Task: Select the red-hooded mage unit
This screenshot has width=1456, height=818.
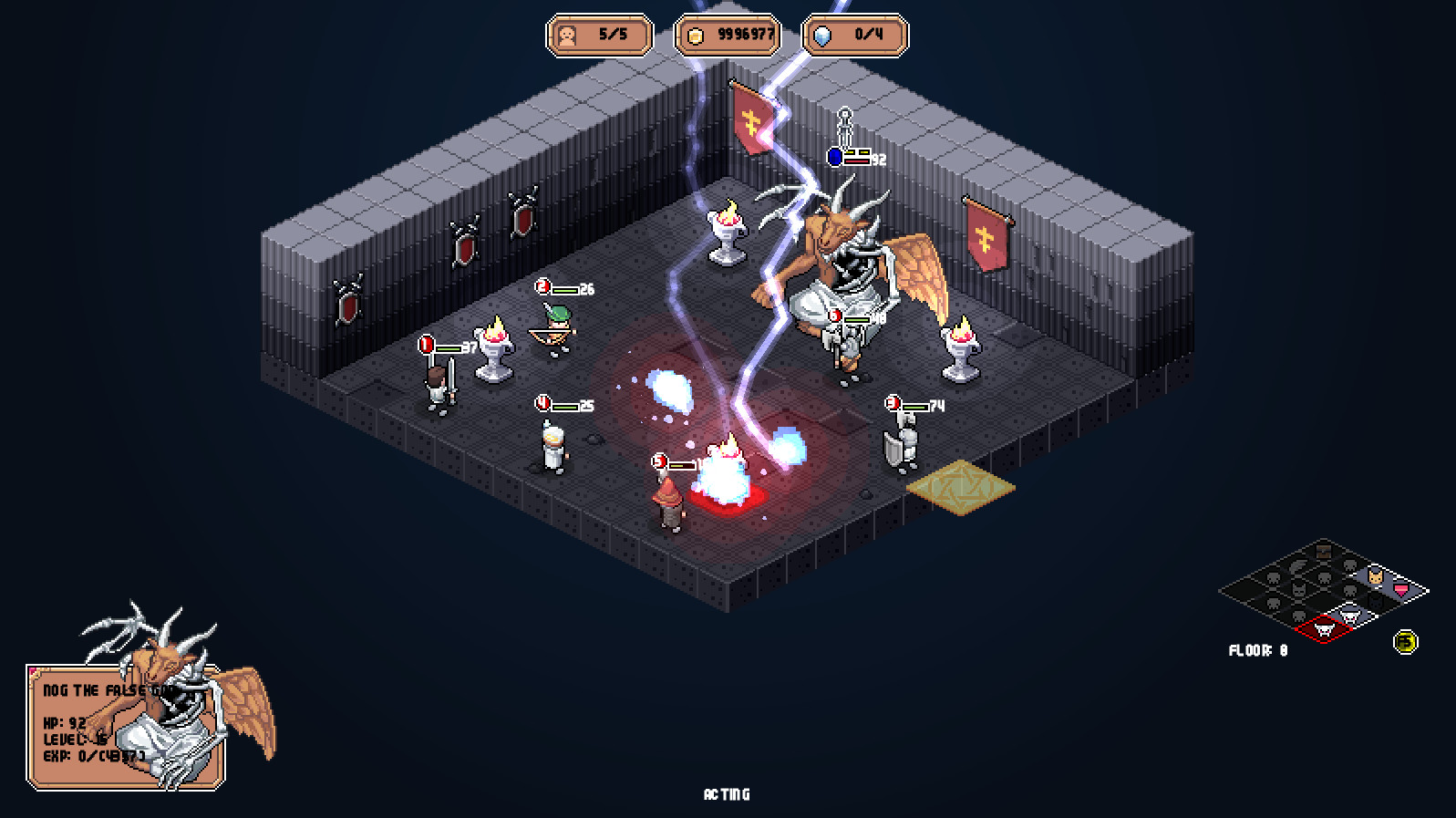Action: (668, 502)
